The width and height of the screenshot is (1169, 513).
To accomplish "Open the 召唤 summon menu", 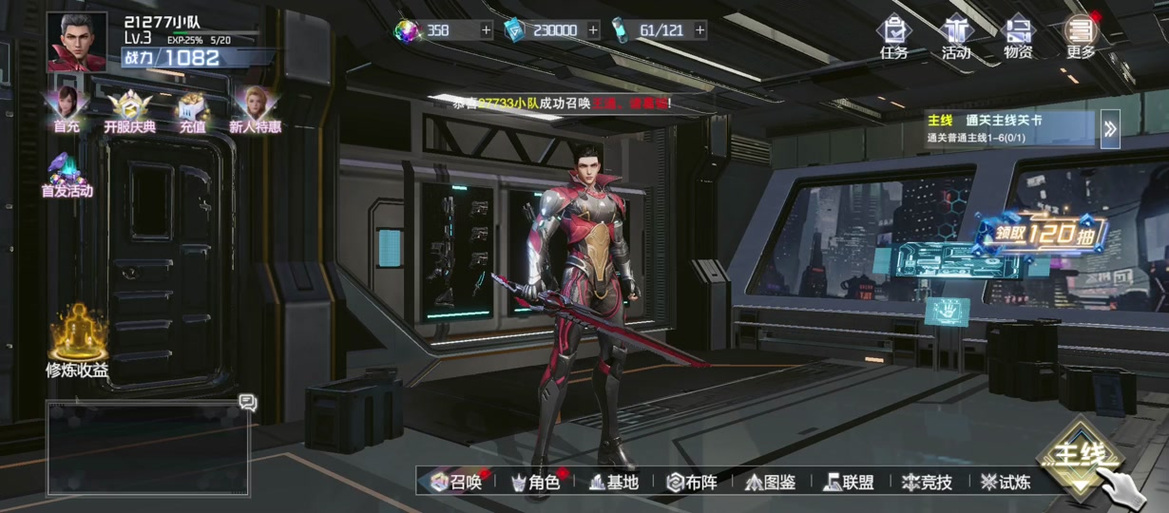I will (457, 482).
